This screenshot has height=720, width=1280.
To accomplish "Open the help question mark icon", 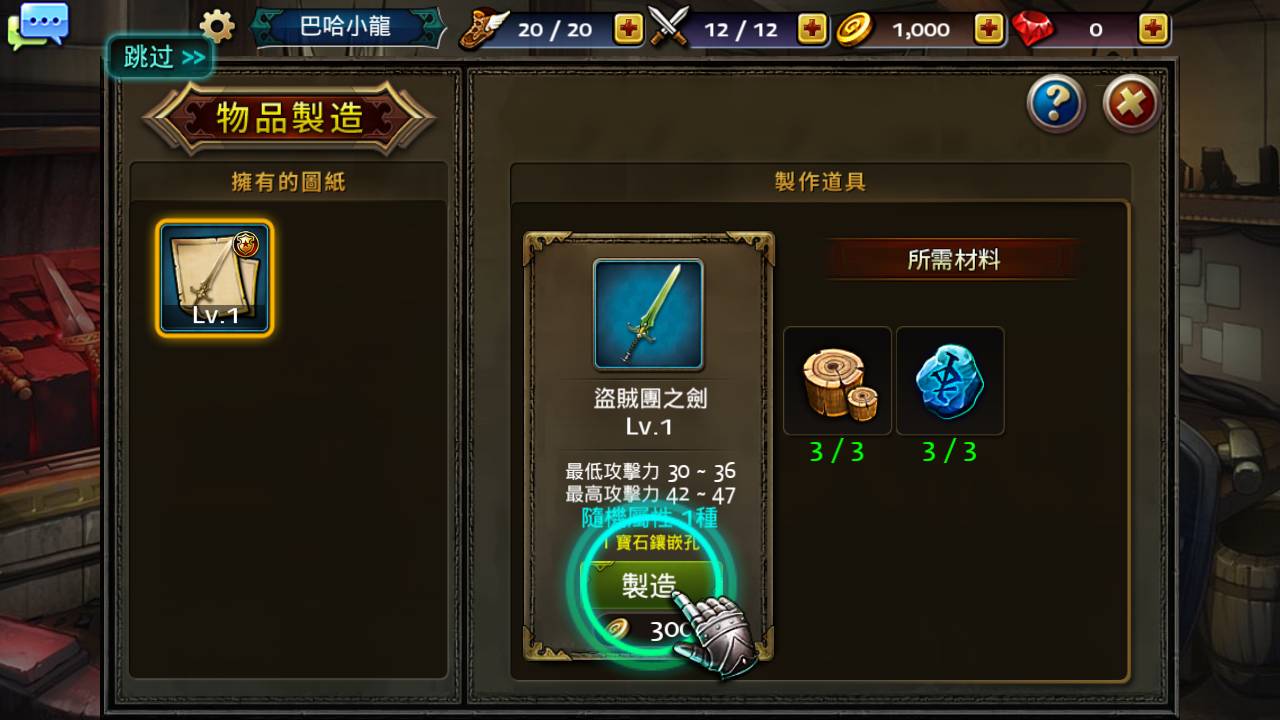I will coord(1055,104).
